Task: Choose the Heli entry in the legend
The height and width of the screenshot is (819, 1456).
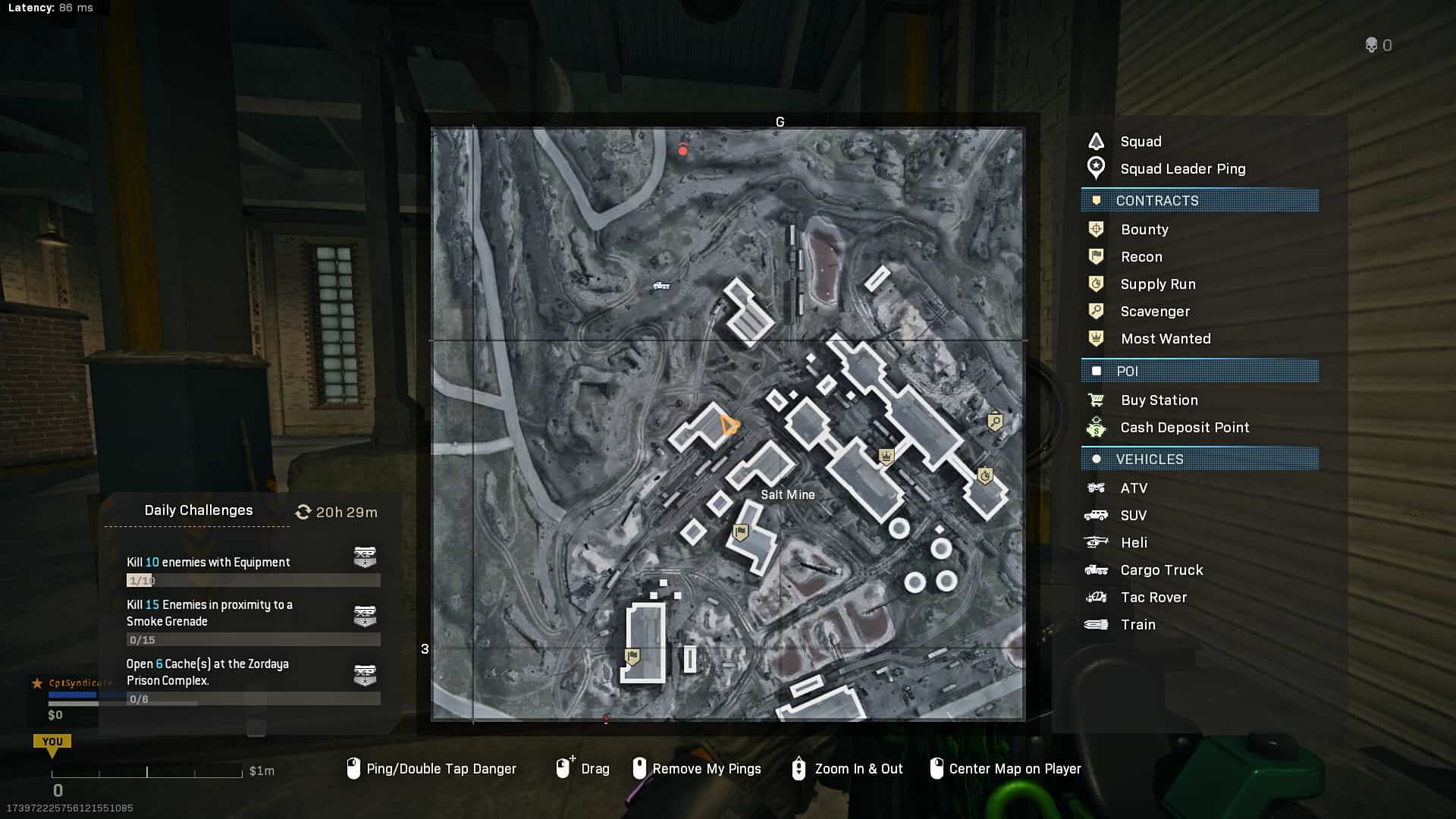Action: point(1133,543)
